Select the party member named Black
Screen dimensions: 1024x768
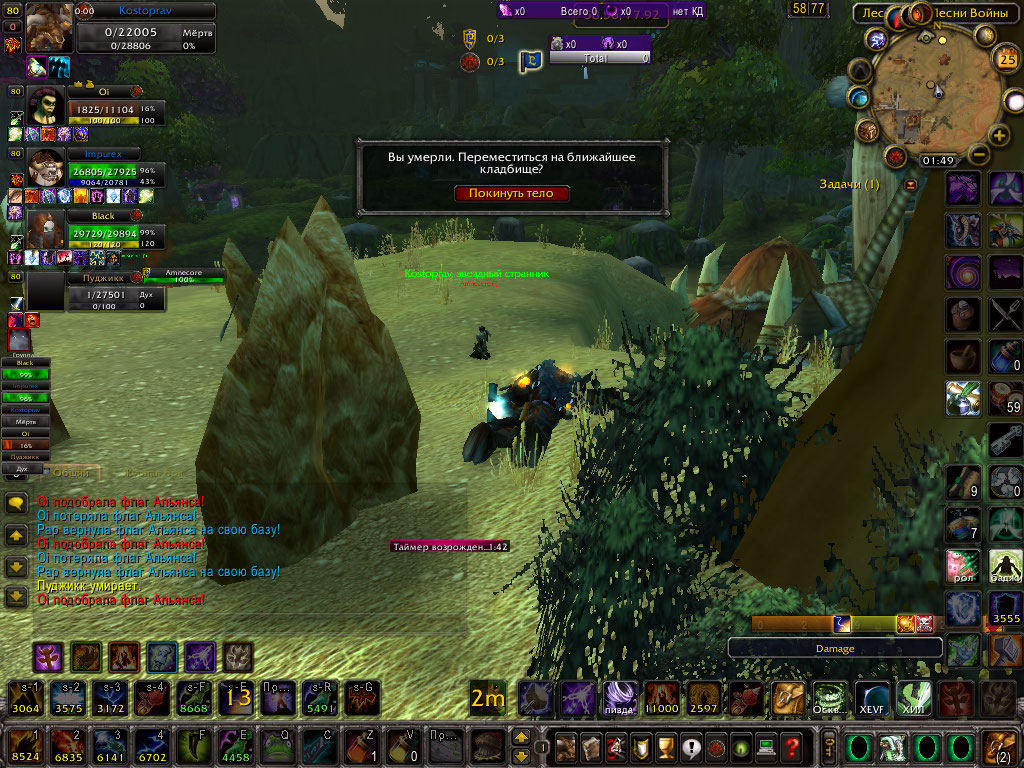click(x=47, y=229)
